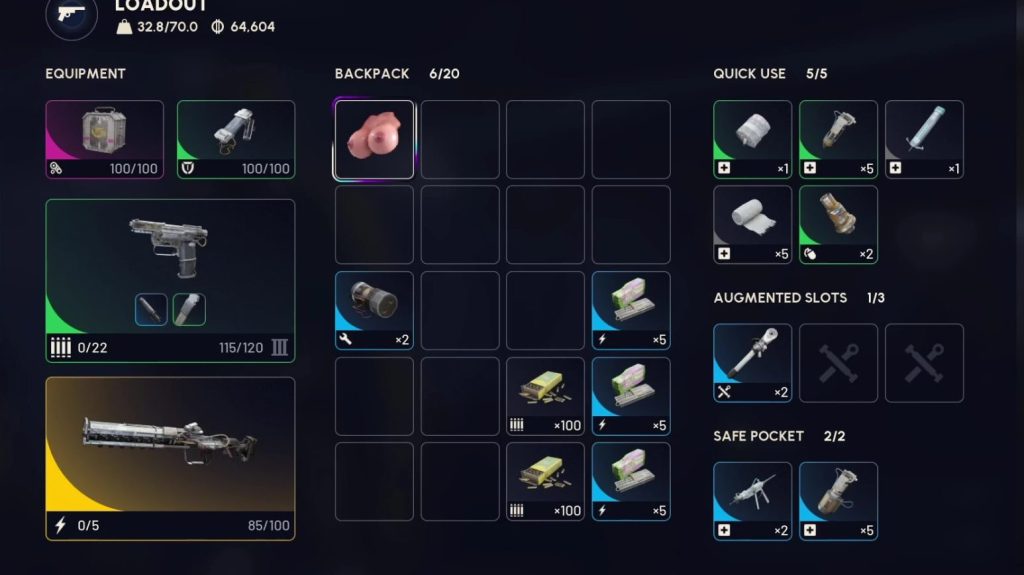Choose the grey quick use bandage stack x5

[752, 224]
